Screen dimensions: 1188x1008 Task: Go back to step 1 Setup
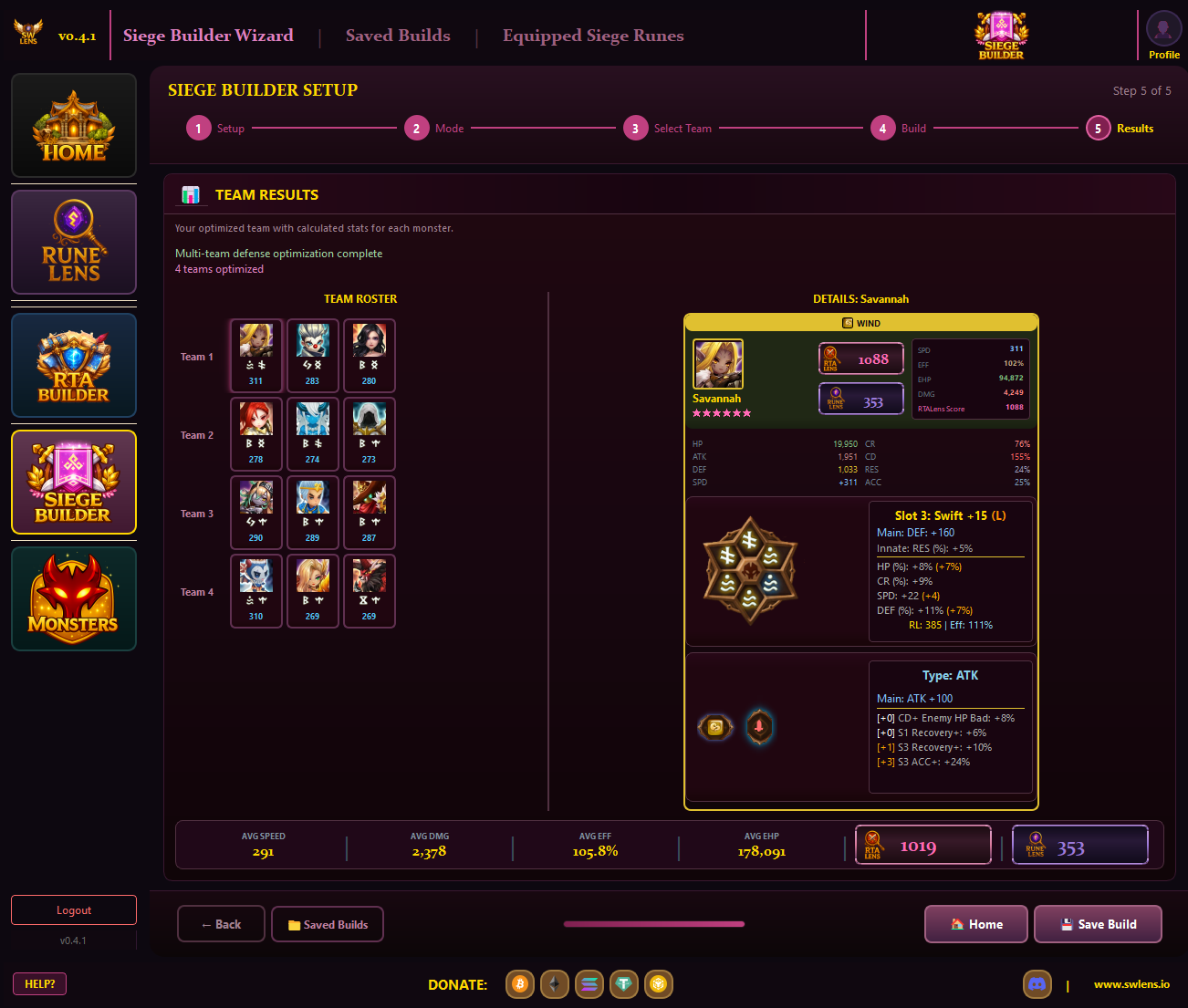198,128
